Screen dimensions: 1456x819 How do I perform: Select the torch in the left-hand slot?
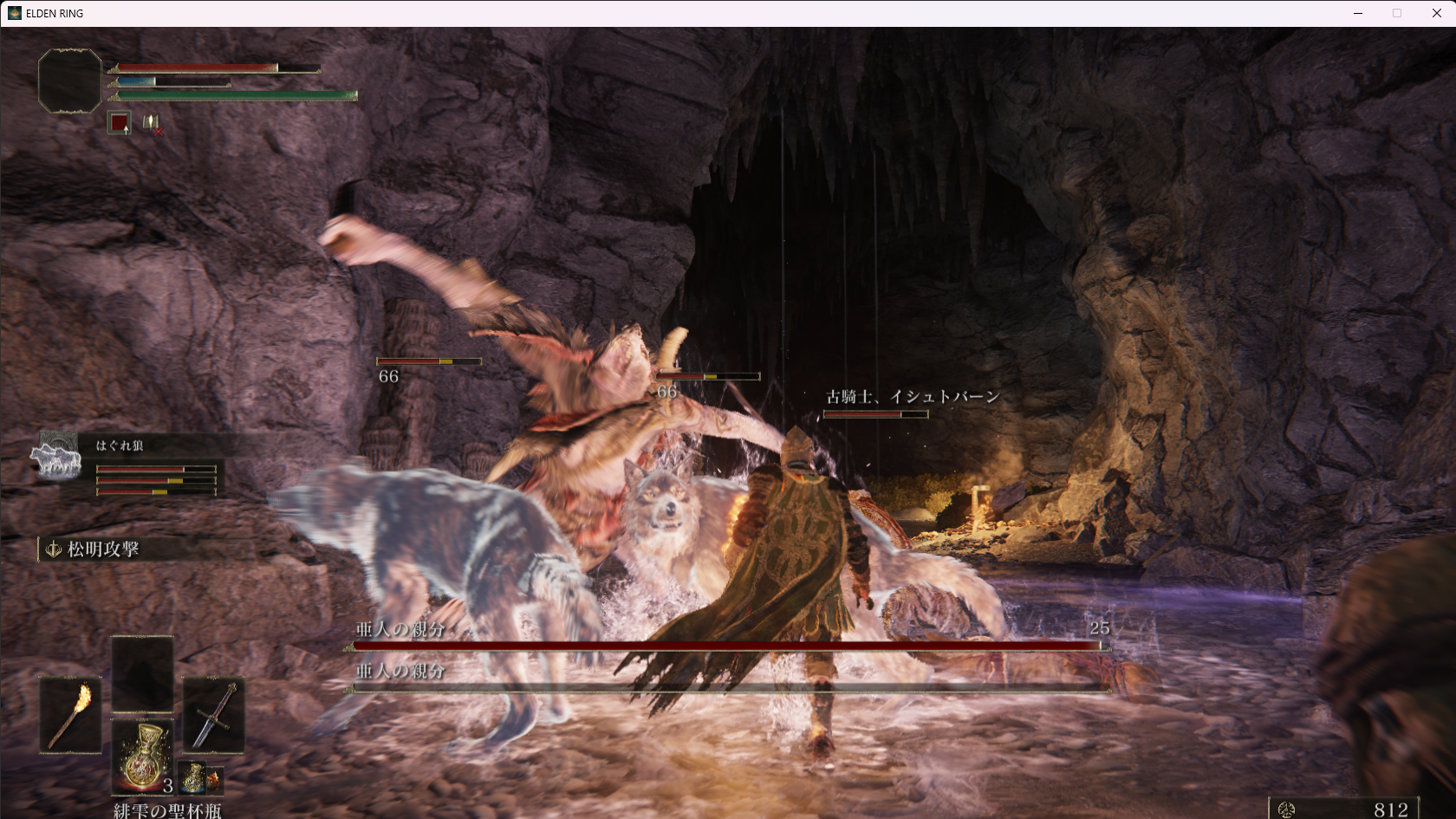tap(70, 715)
